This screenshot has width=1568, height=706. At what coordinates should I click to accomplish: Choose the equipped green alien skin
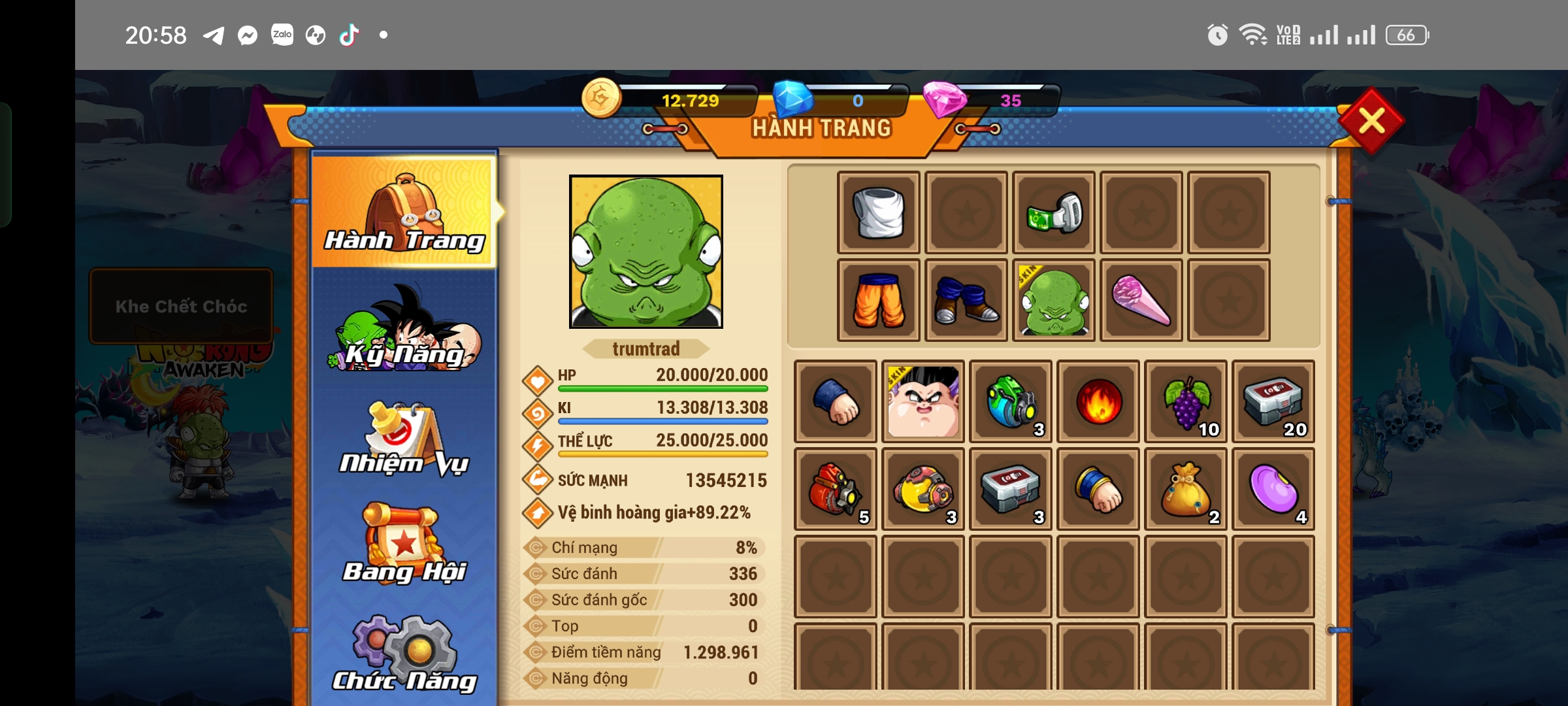(1054, 300)
